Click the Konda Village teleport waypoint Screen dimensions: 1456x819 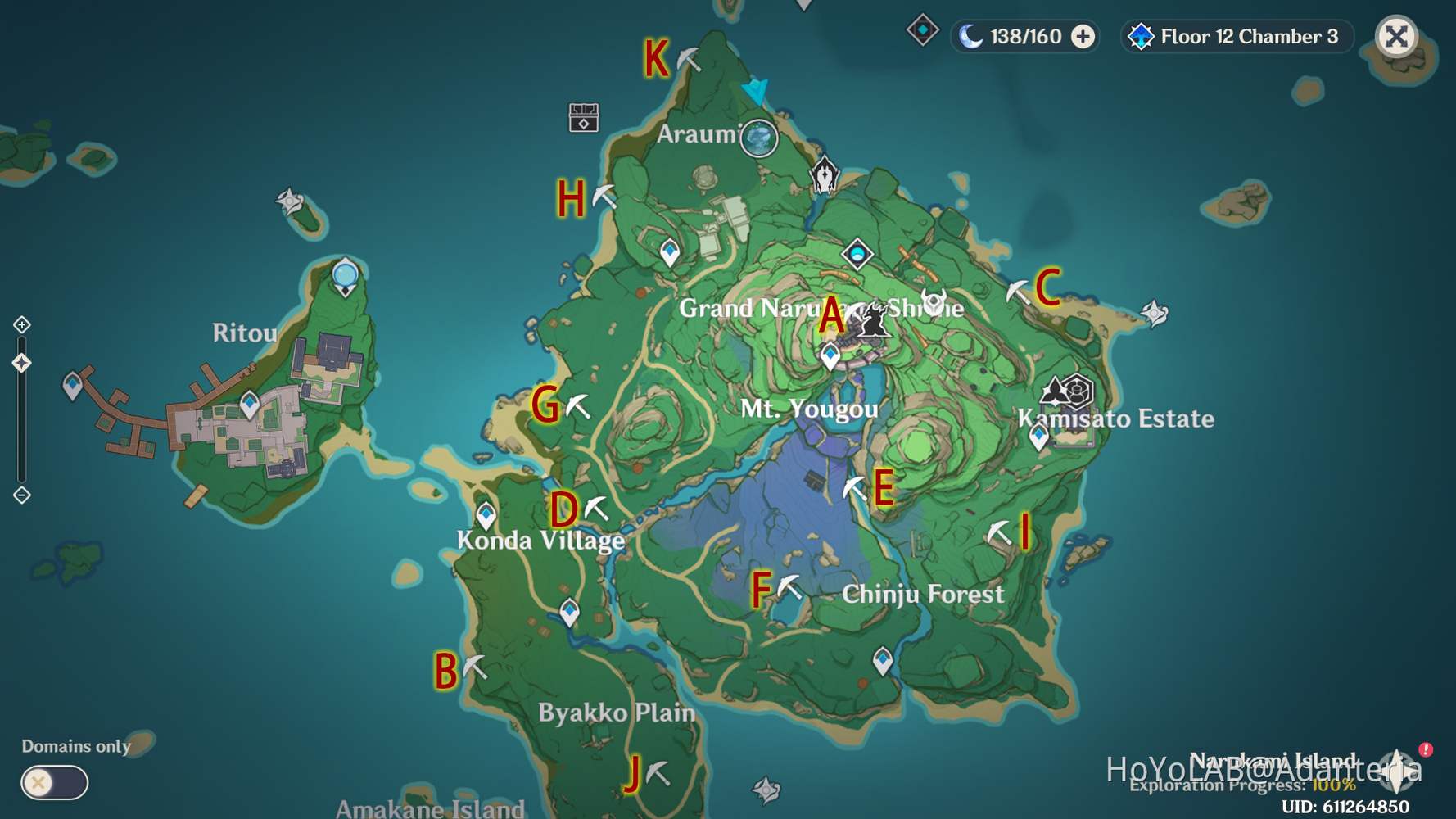pyautogui.click(x=487, y=512)
